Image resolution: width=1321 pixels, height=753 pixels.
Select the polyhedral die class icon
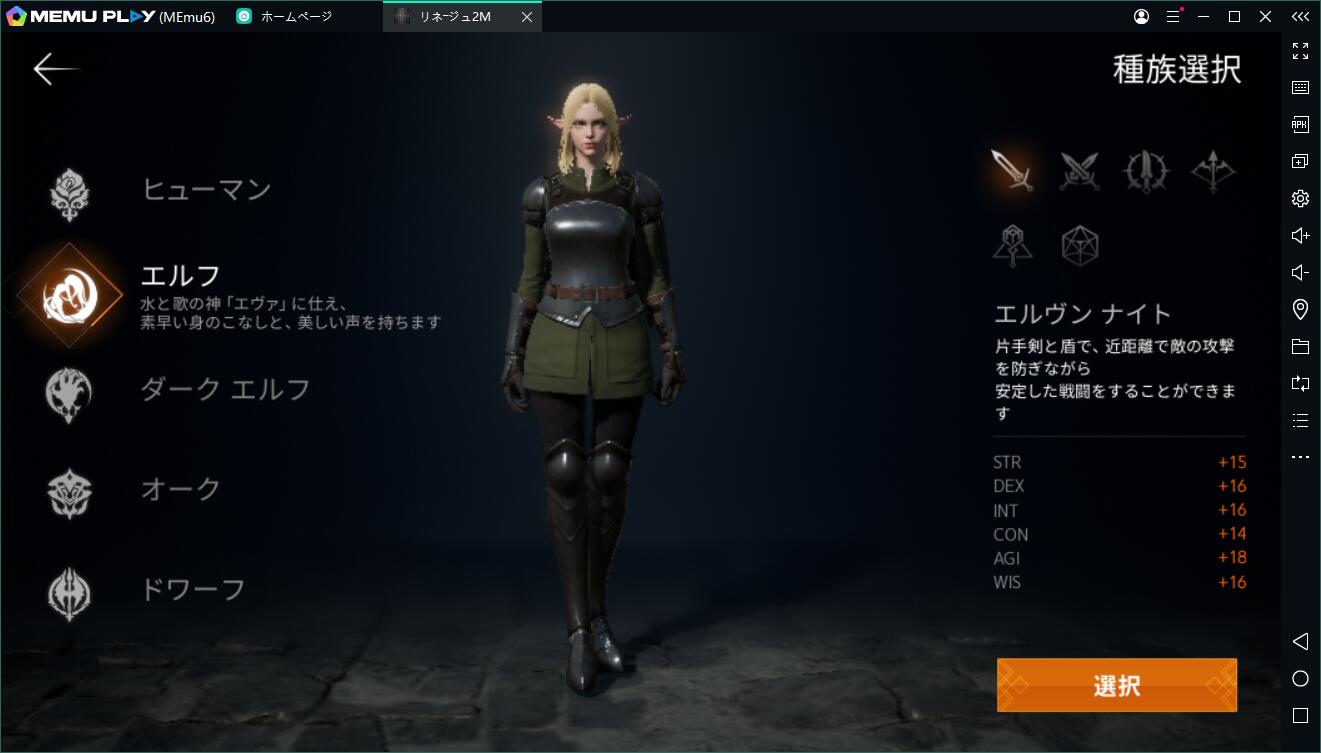click(1080, 243)
